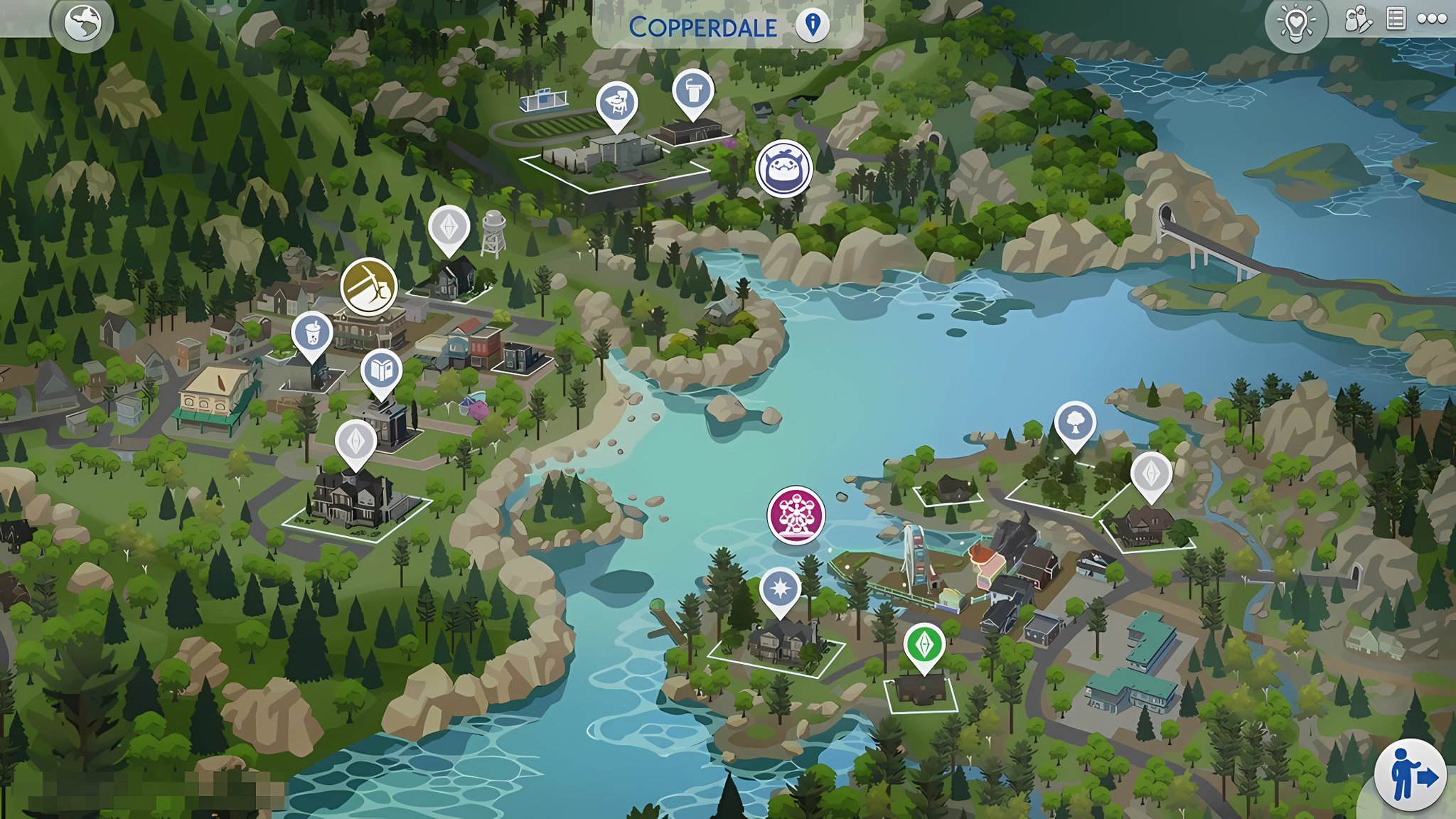
Task: Click the grill picnic area marker
Action: point(616,101)
